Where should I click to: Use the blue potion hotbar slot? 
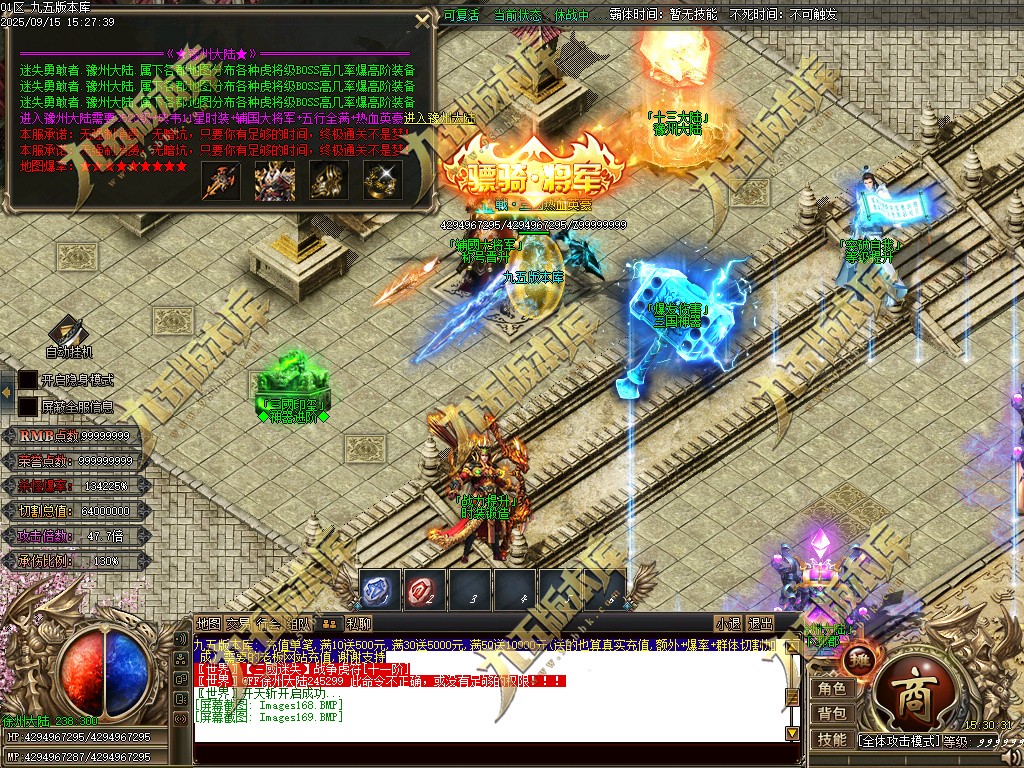(380, 590)
